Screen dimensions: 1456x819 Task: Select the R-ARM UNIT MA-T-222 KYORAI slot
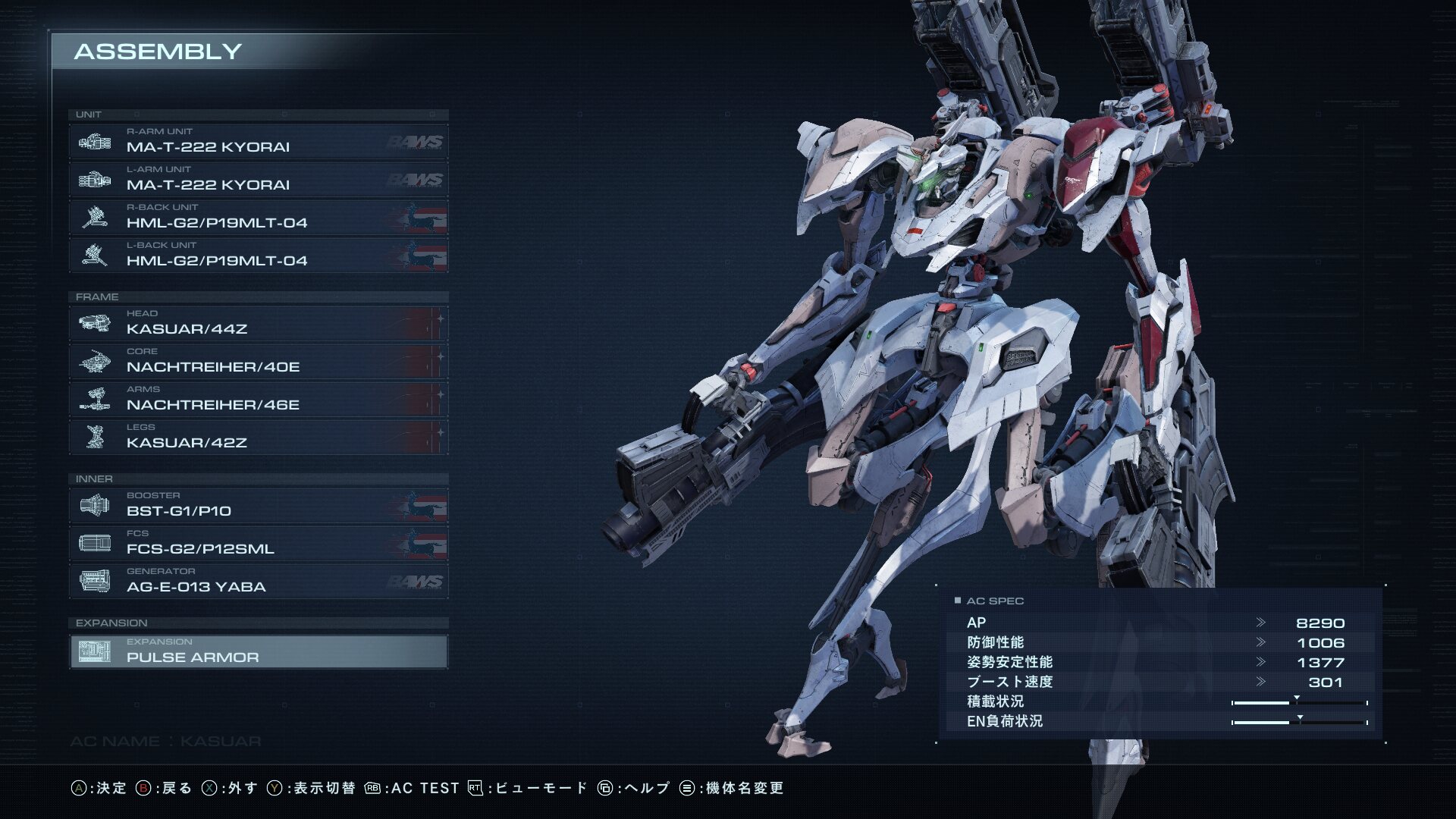point(258,141)
